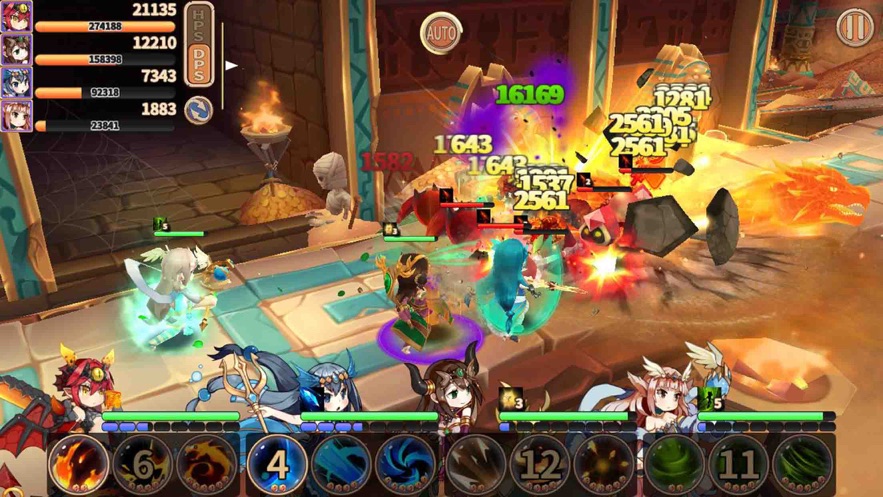Activate the green feather slash skill
Image resolution: width=883 pixels, height=497 pixels.
tap(803, 464)
